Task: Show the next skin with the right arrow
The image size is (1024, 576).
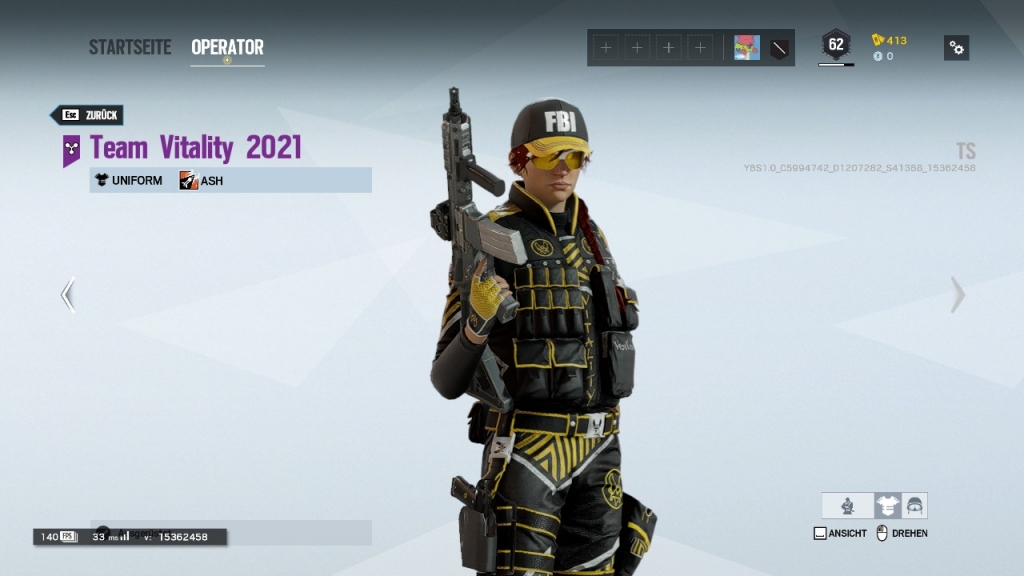Action: click(x=957, y=295)
